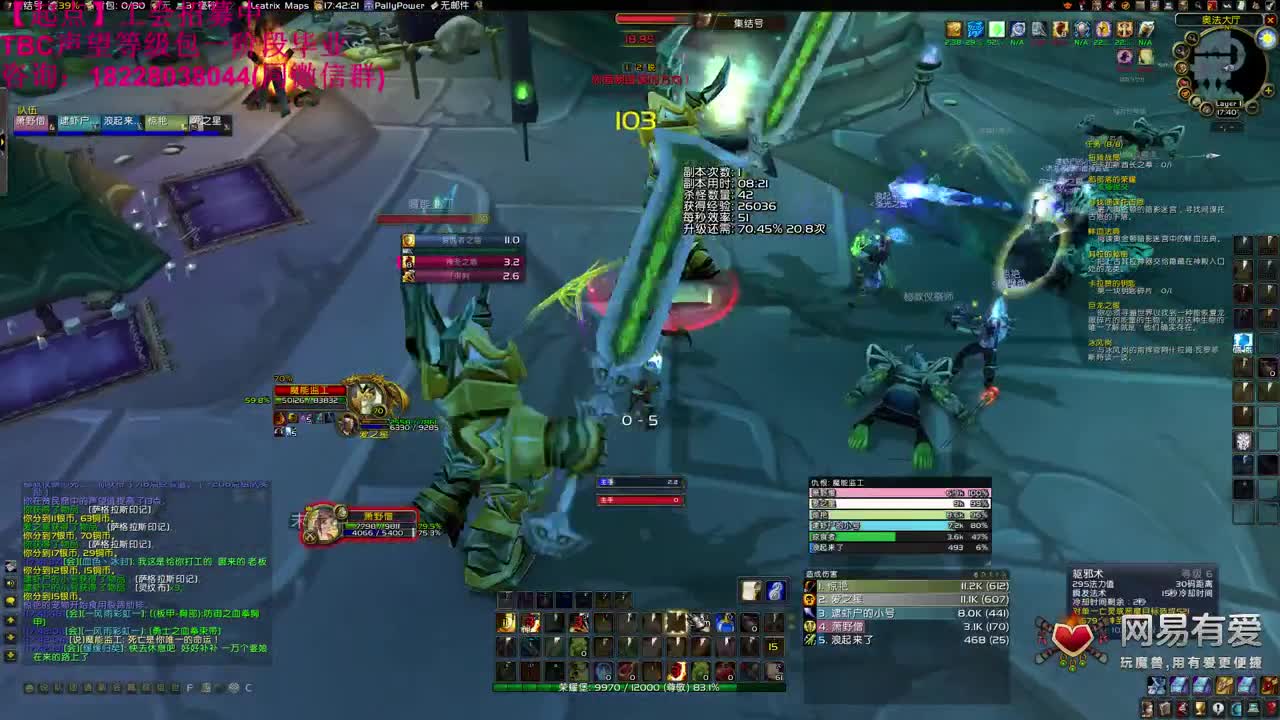1280x720 pixels.
Task: Open the Leatrix Maps dropdown in the top bar
Action: pos(280,7)
